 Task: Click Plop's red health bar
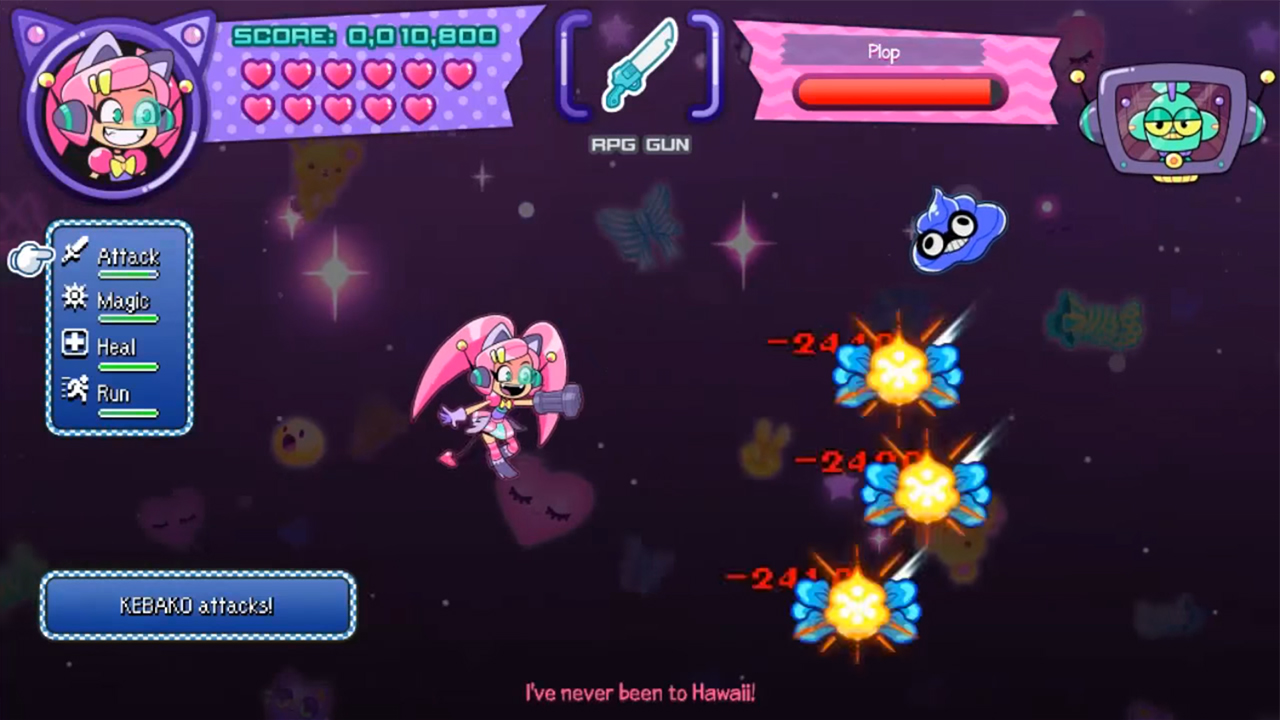click(895, 93)
